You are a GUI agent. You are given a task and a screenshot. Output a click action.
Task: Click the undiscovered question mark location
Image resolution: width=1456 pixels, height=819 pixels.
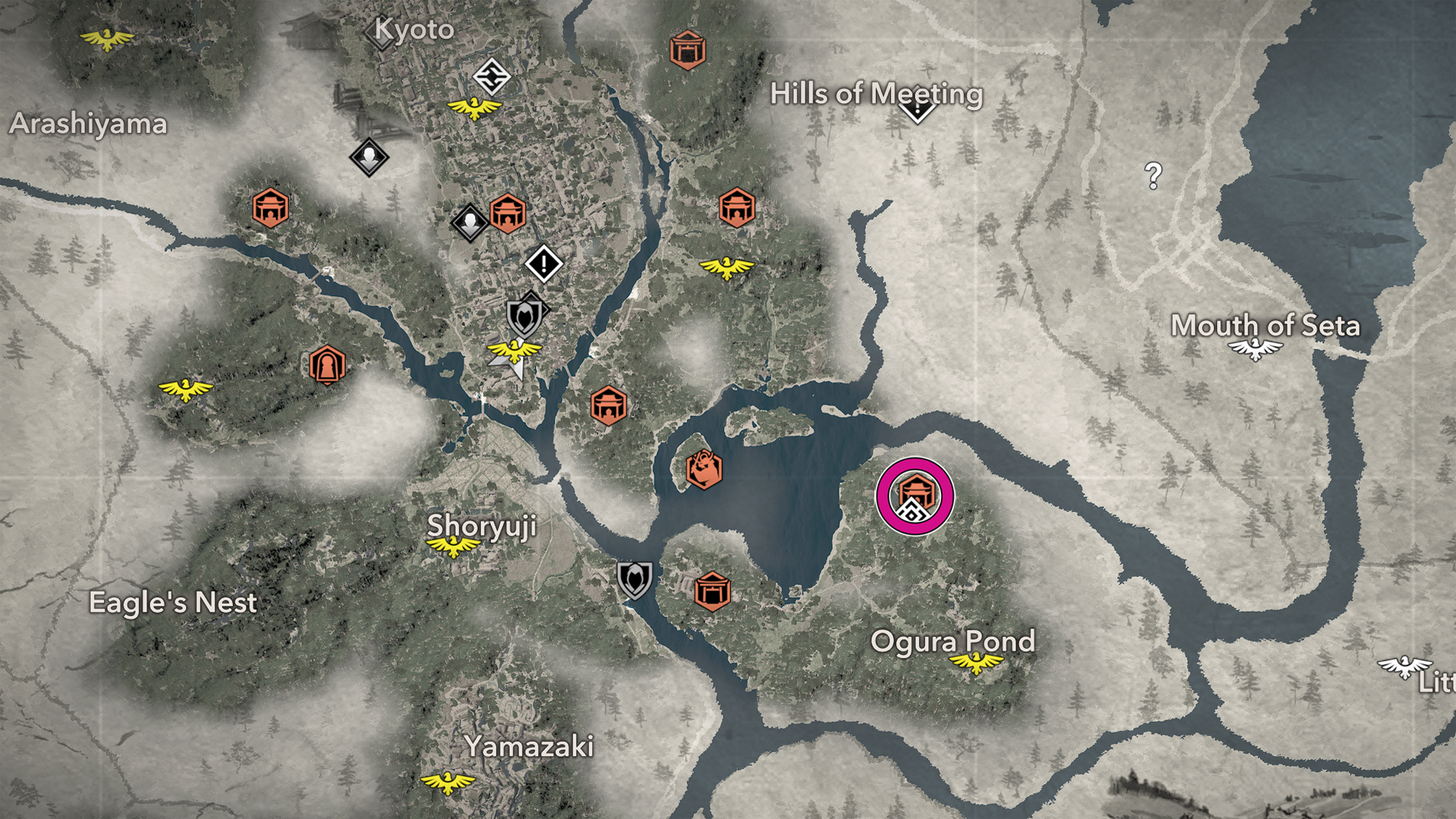1153,176
